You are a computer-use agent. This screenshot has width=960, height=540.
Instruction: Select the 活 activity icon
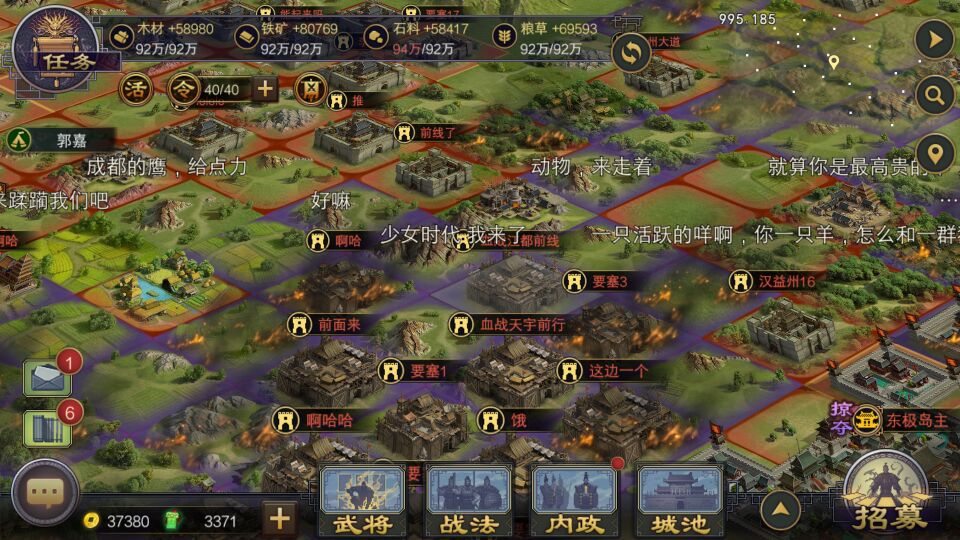135,89
